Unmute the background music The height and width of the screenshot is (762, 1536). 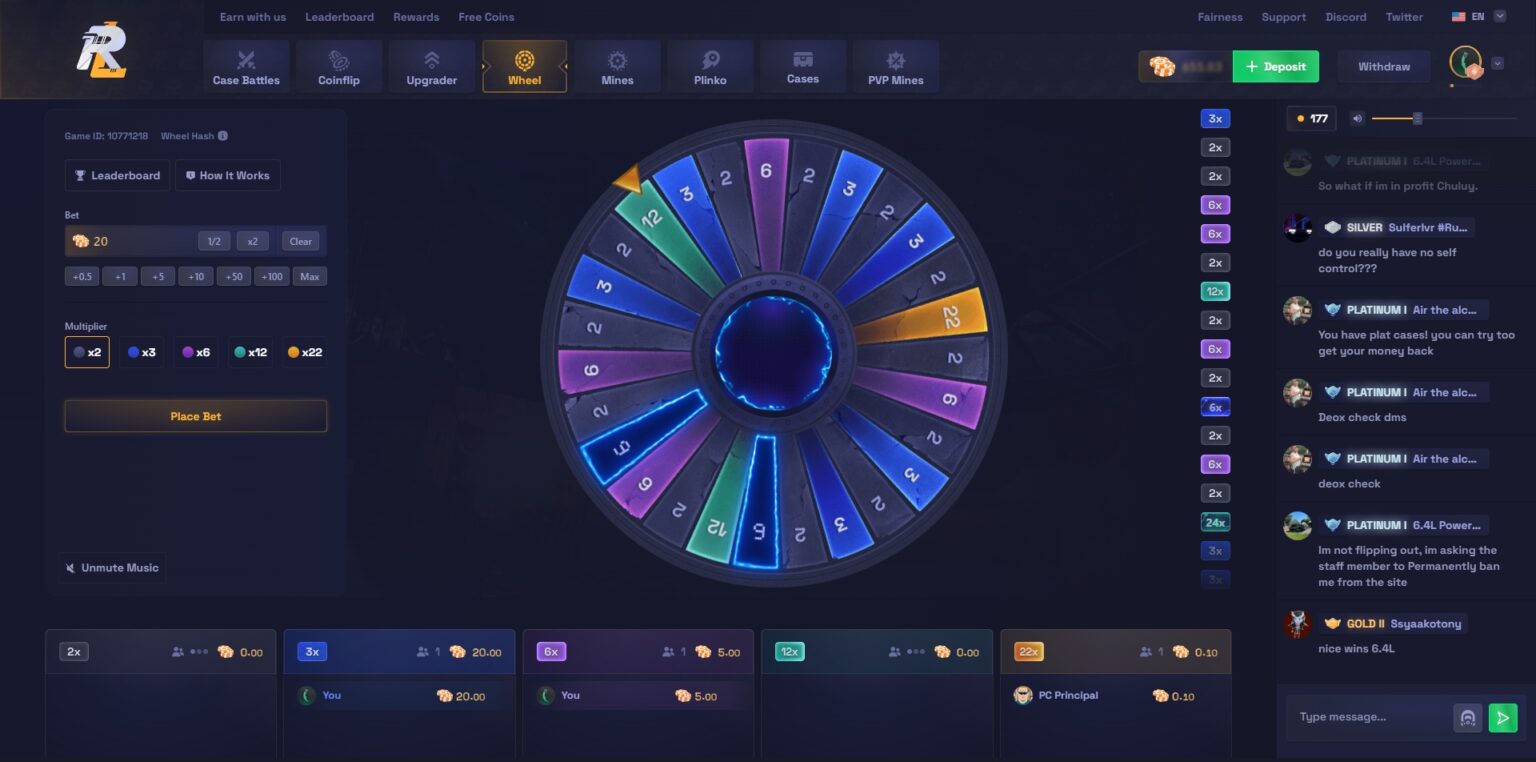pyautogui.click(x=111, y=567)
